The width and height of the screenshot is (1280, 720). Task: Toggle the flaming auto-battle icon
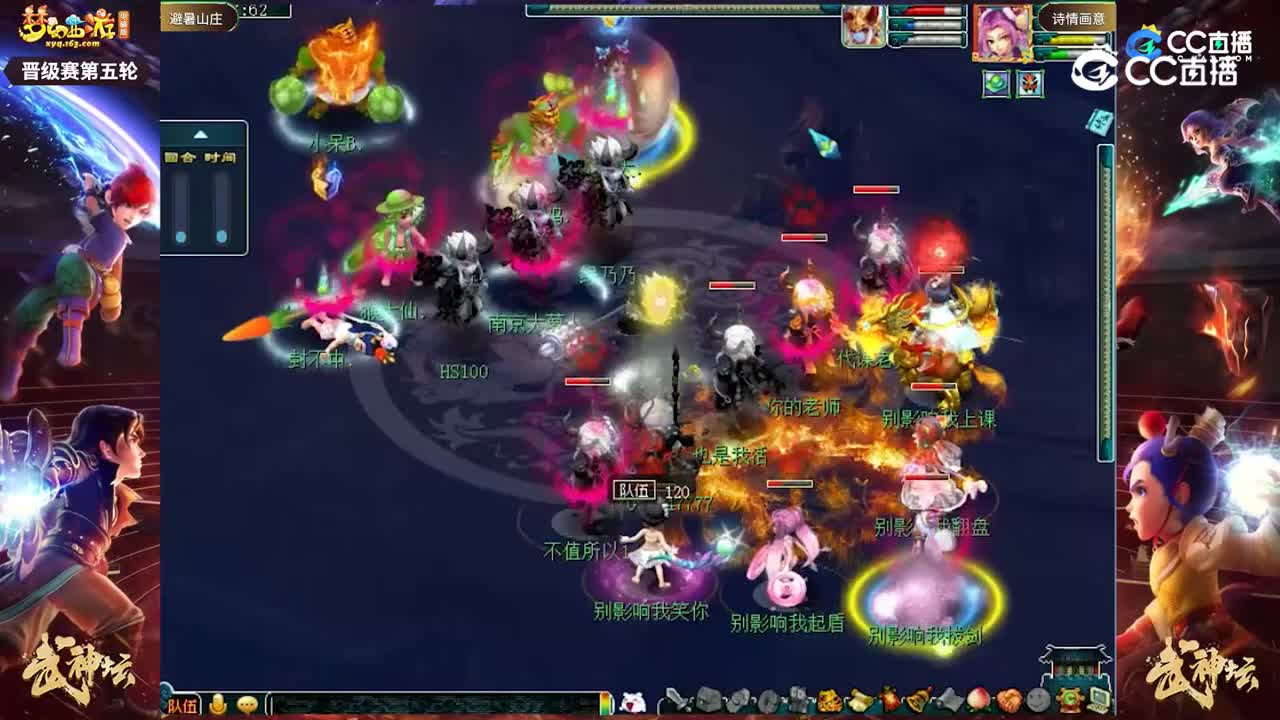click(x=886, y=699)
